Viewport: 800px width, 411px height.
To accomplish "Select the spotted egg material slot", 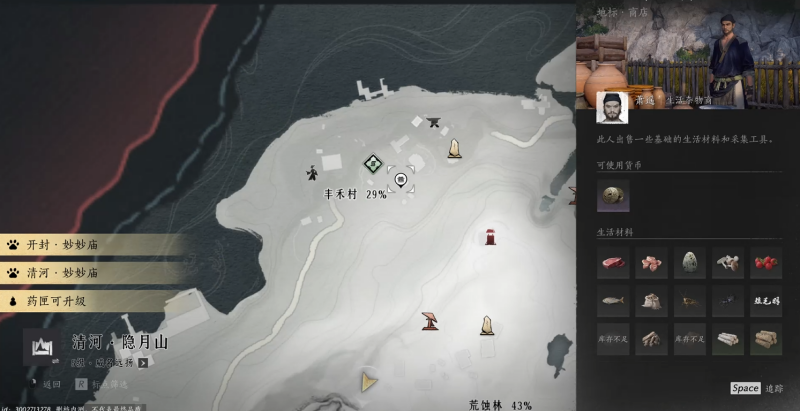I will click(690, 263).
